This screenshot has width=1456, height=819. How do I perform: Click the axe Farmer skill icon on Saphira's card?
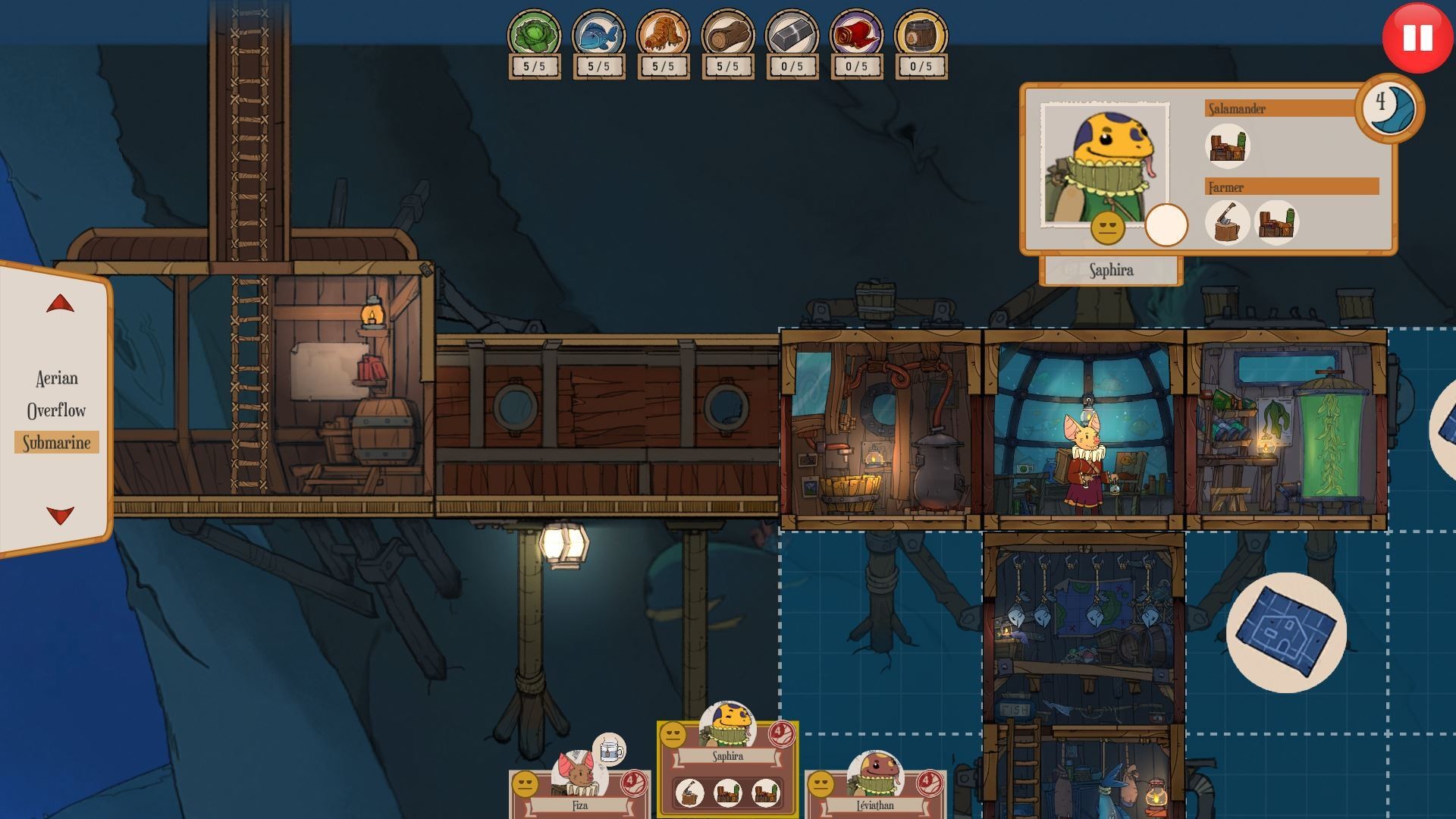pyautogui.click(x=1229, y=222)
